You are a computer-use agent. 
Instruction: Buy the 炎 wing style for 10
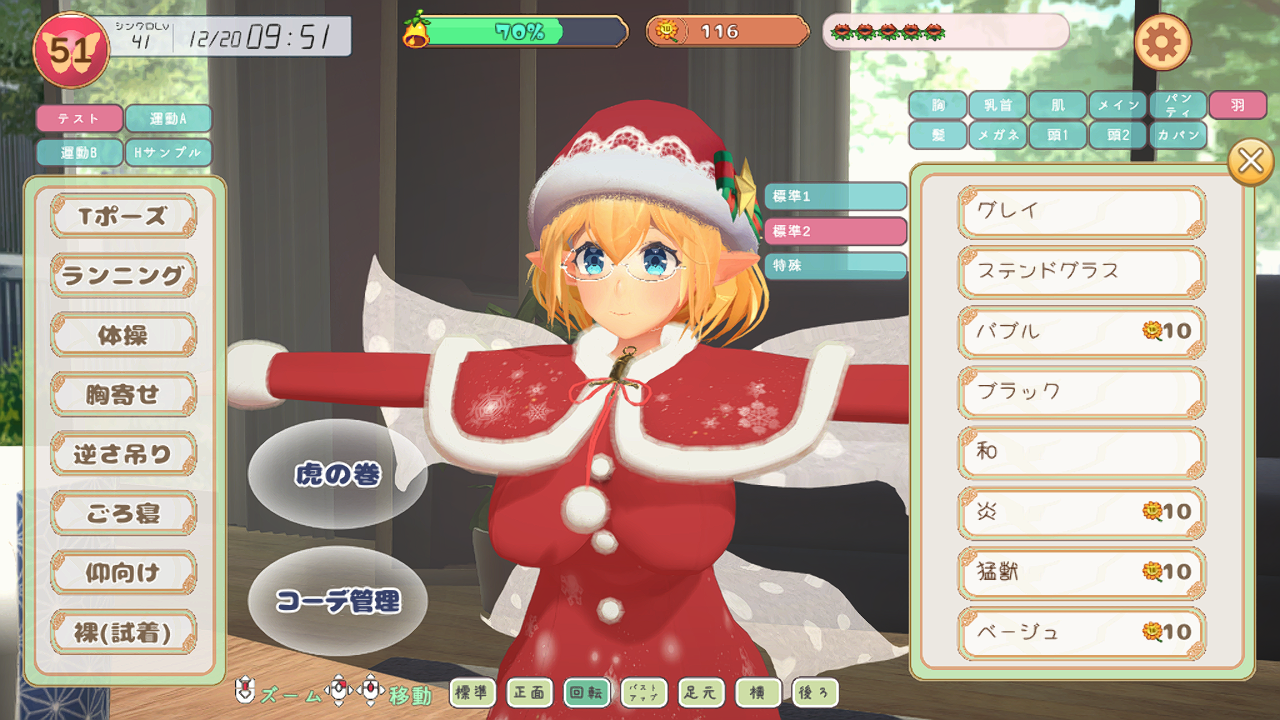[x=1081, y=512]
